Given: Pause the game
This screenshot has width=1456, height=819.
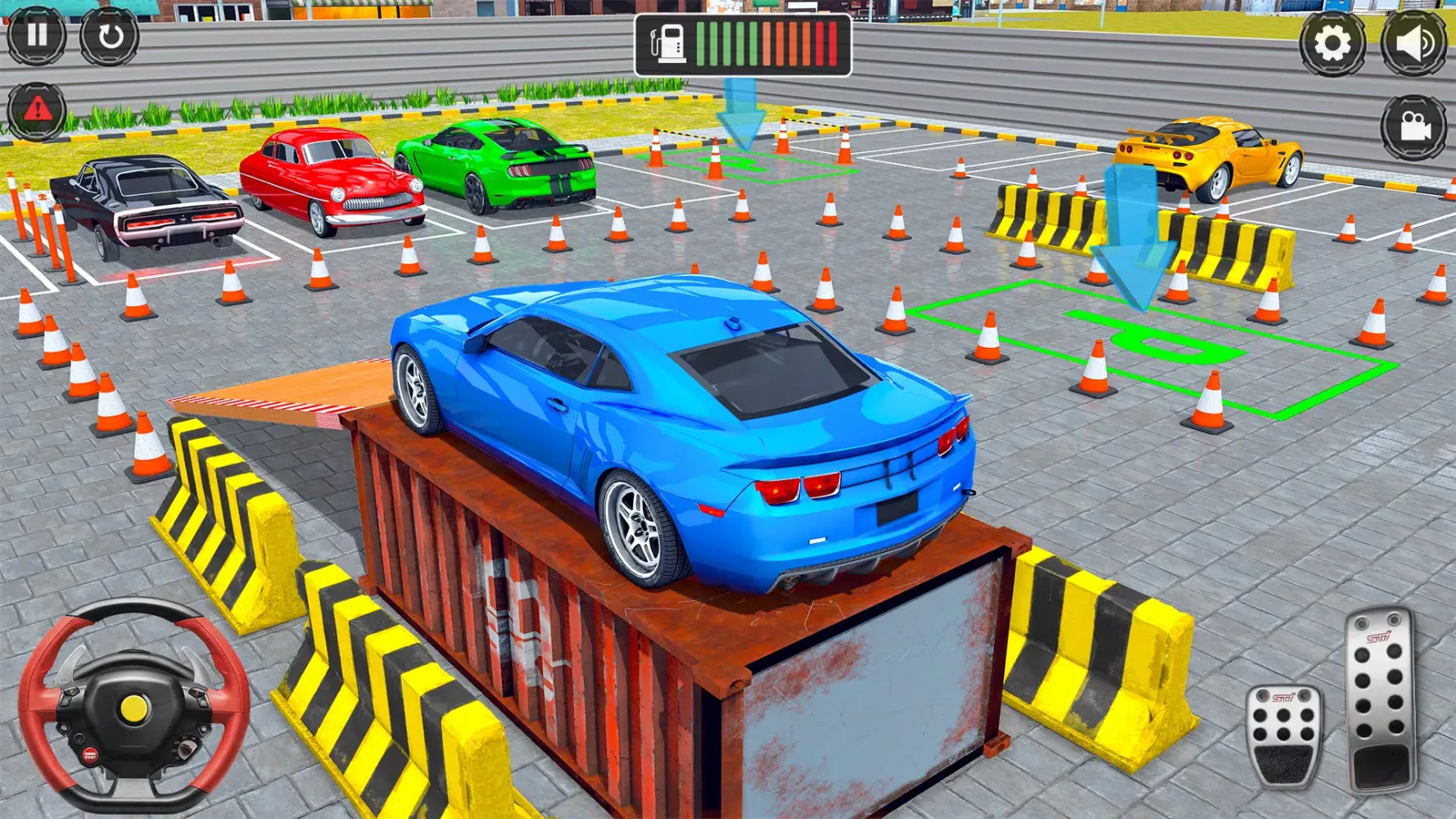Looking at the screenshot, I should point(37,35).
